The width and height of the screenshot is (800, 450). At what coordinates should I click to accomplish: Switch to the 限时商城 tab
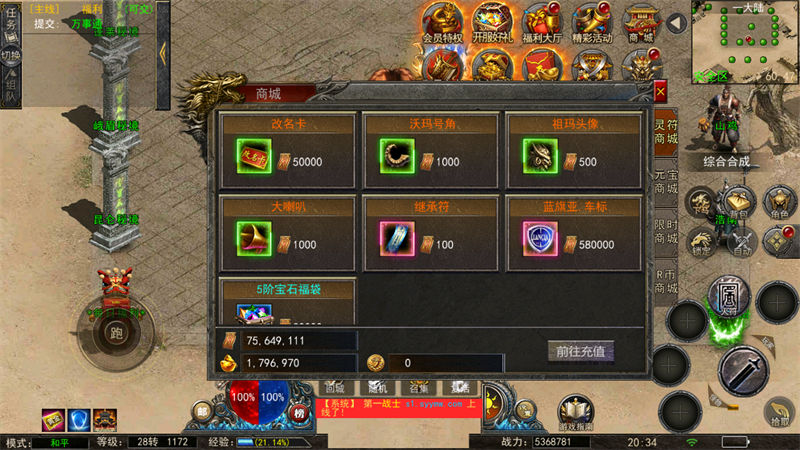(666, 230)
